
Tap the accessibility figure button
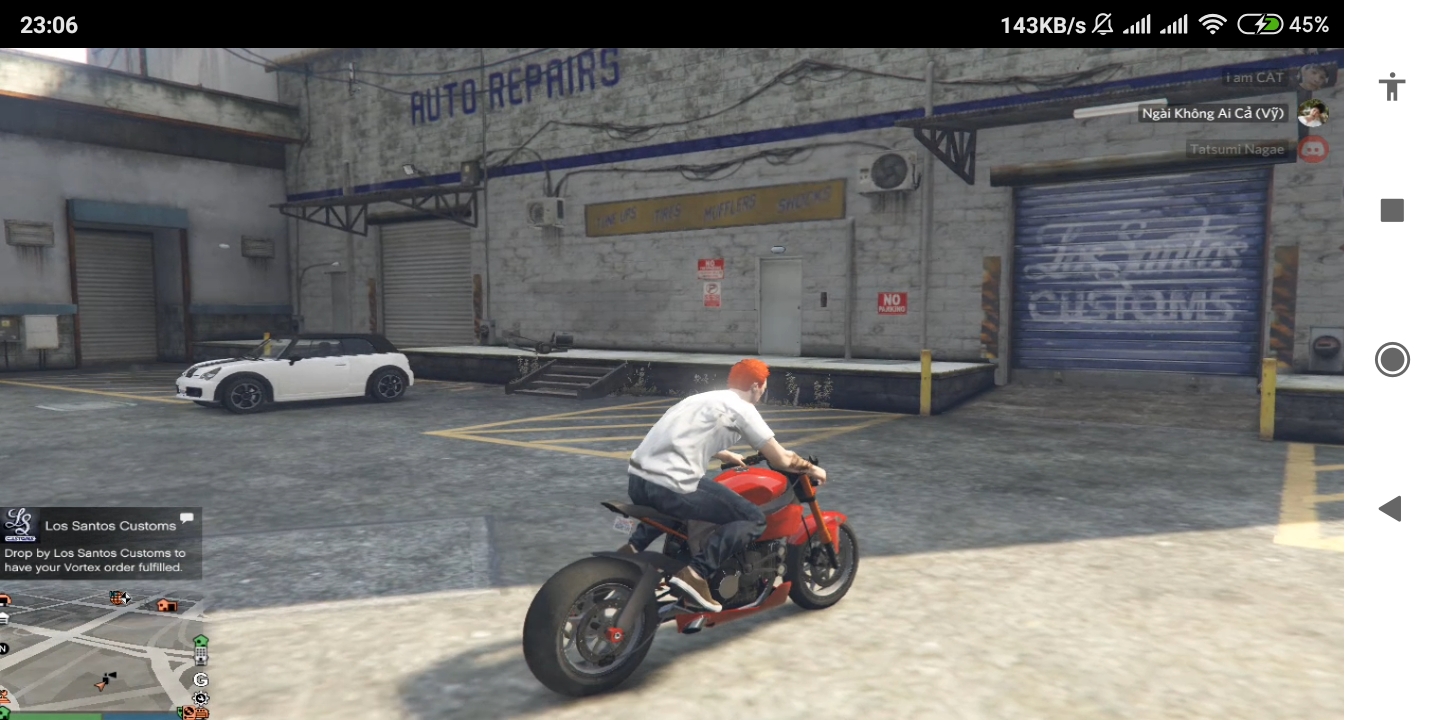(1391, 86)
